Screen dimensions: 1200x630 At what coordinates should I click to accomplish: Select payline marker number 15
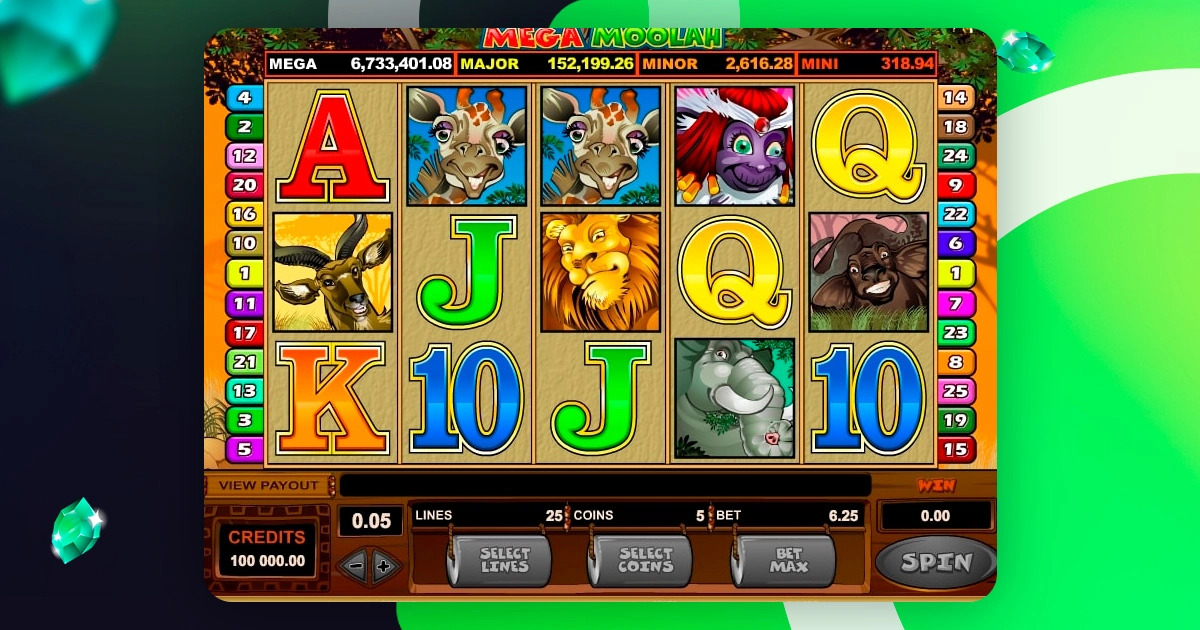point(956,449)
